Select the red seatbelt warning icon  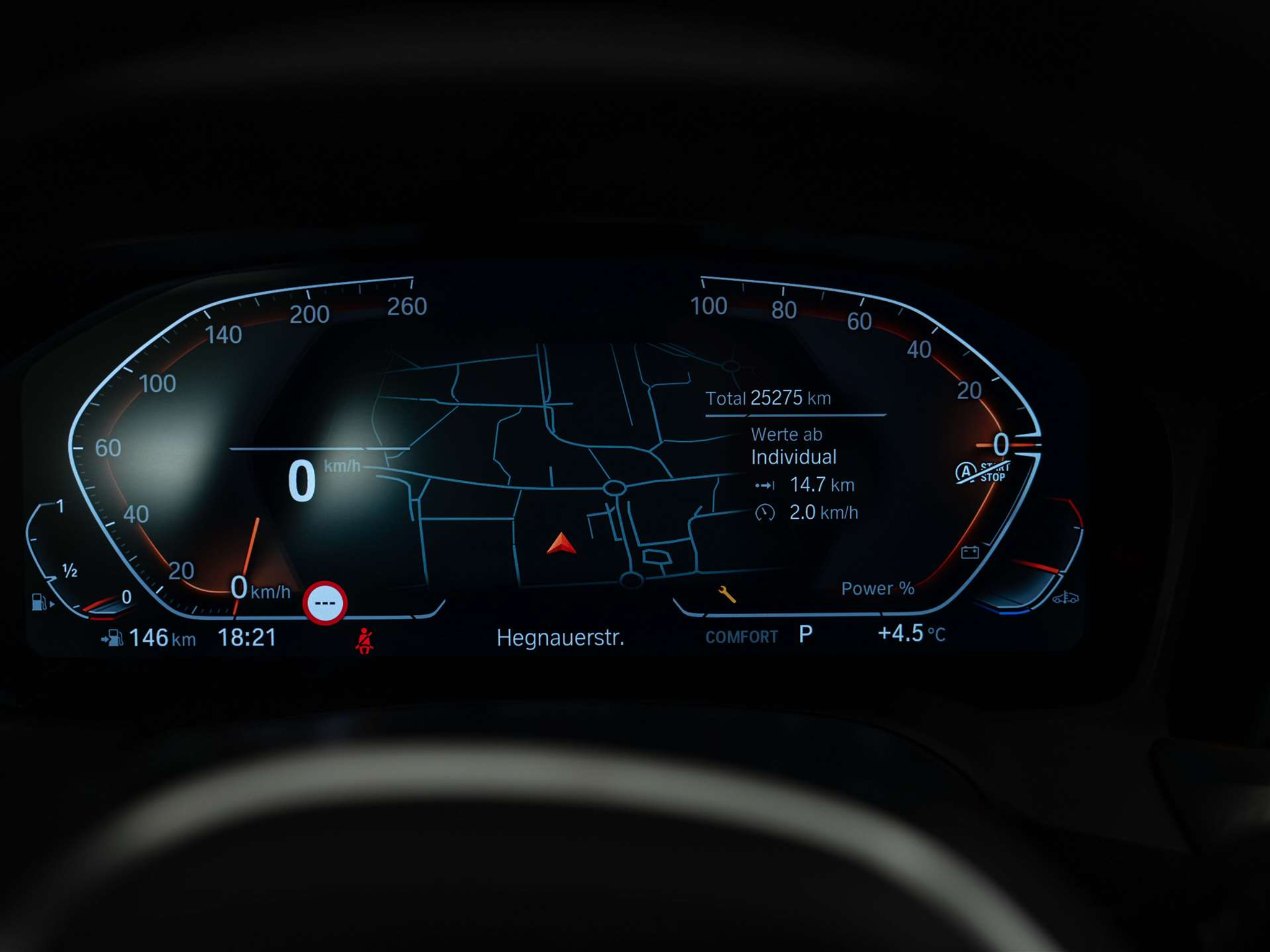tap(365, 640)
